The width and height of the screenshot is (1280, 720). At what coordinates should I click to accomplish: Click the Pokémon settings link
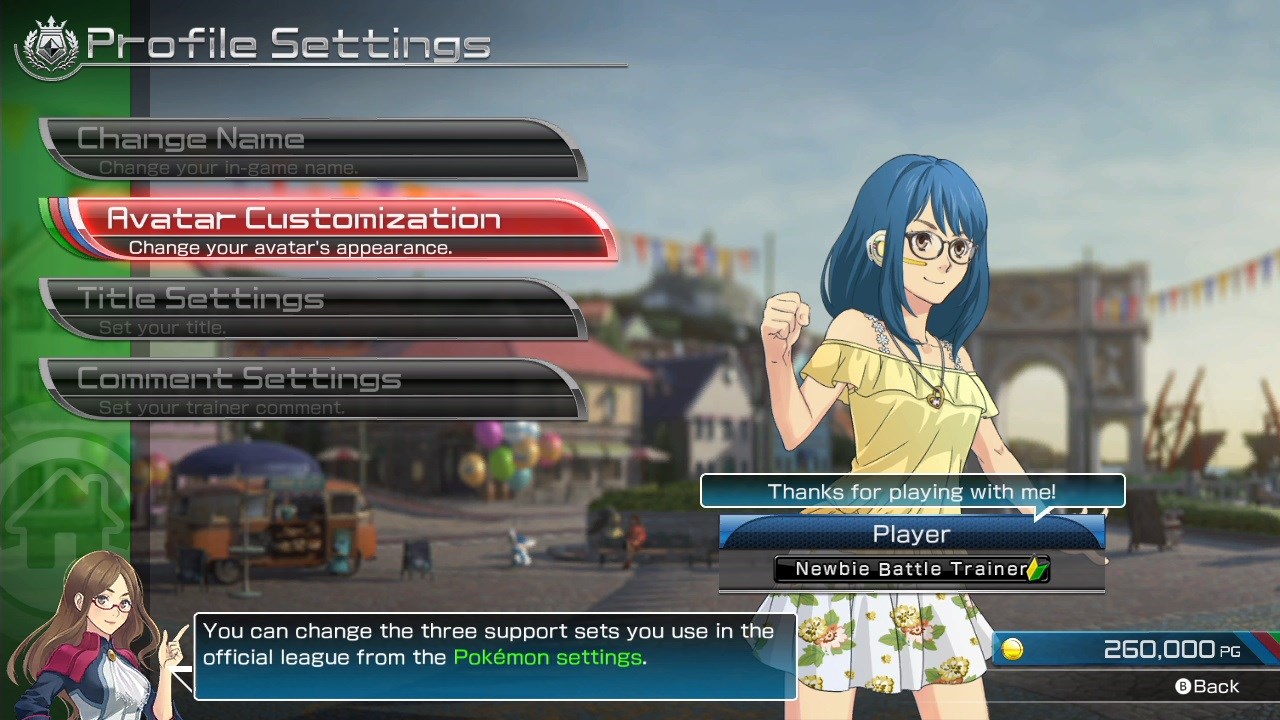click(x=547, y=657)
